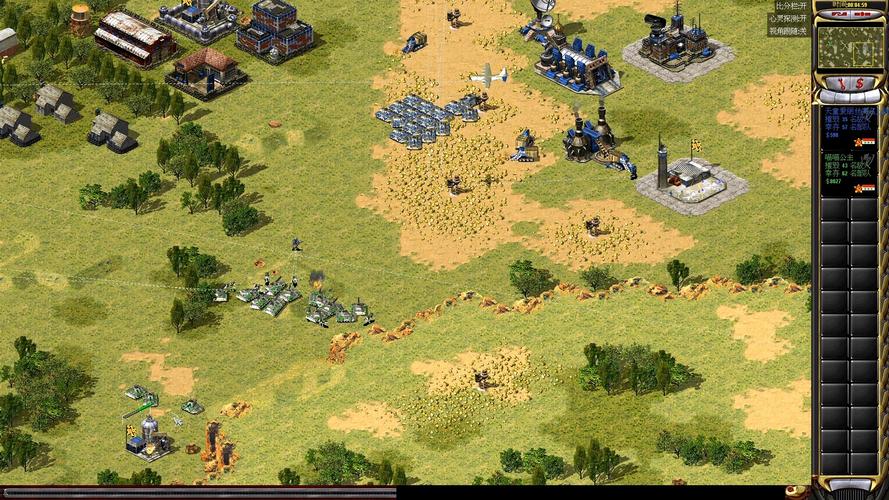Toggle the 心灵探测 option
This screenshot has width=889, height=500.
(x=790, y=18)
